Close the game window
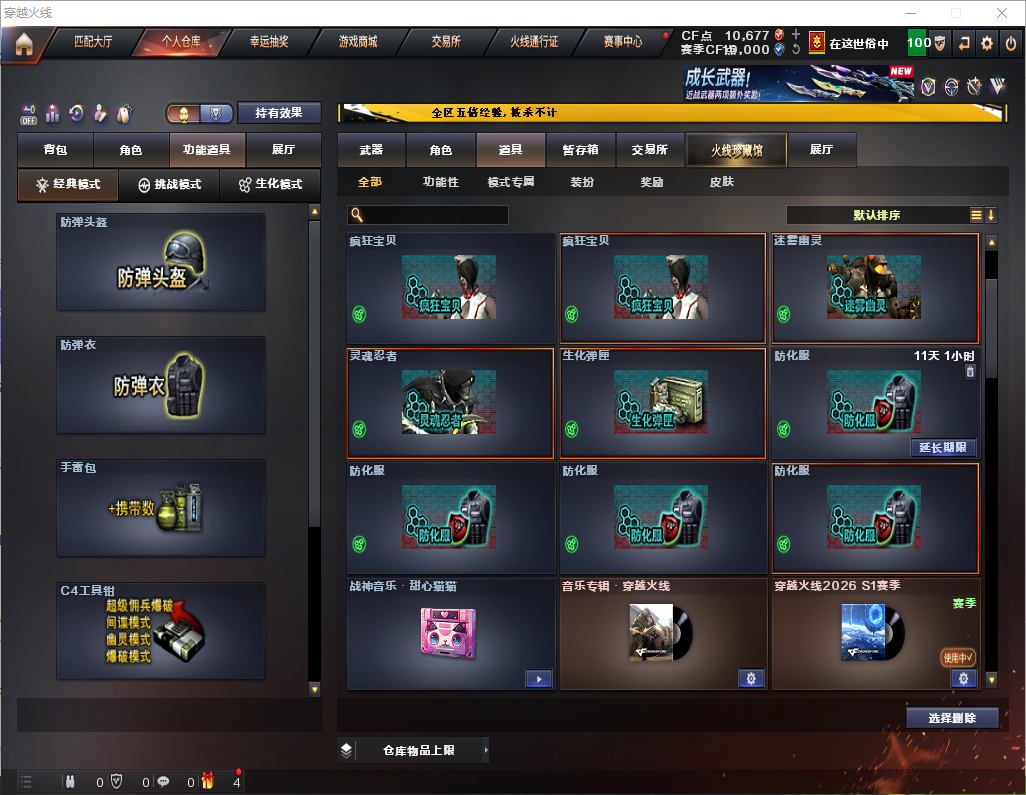Viewport: 1026px width, 795px height. pyautogui.click(x=1002, y=13)
